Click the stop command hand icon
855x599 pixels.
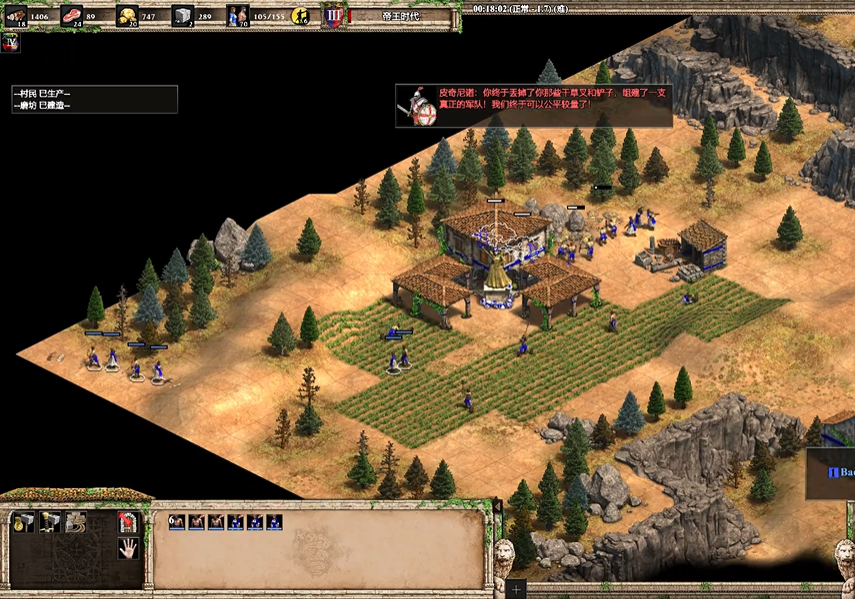[x=127, y=547]
